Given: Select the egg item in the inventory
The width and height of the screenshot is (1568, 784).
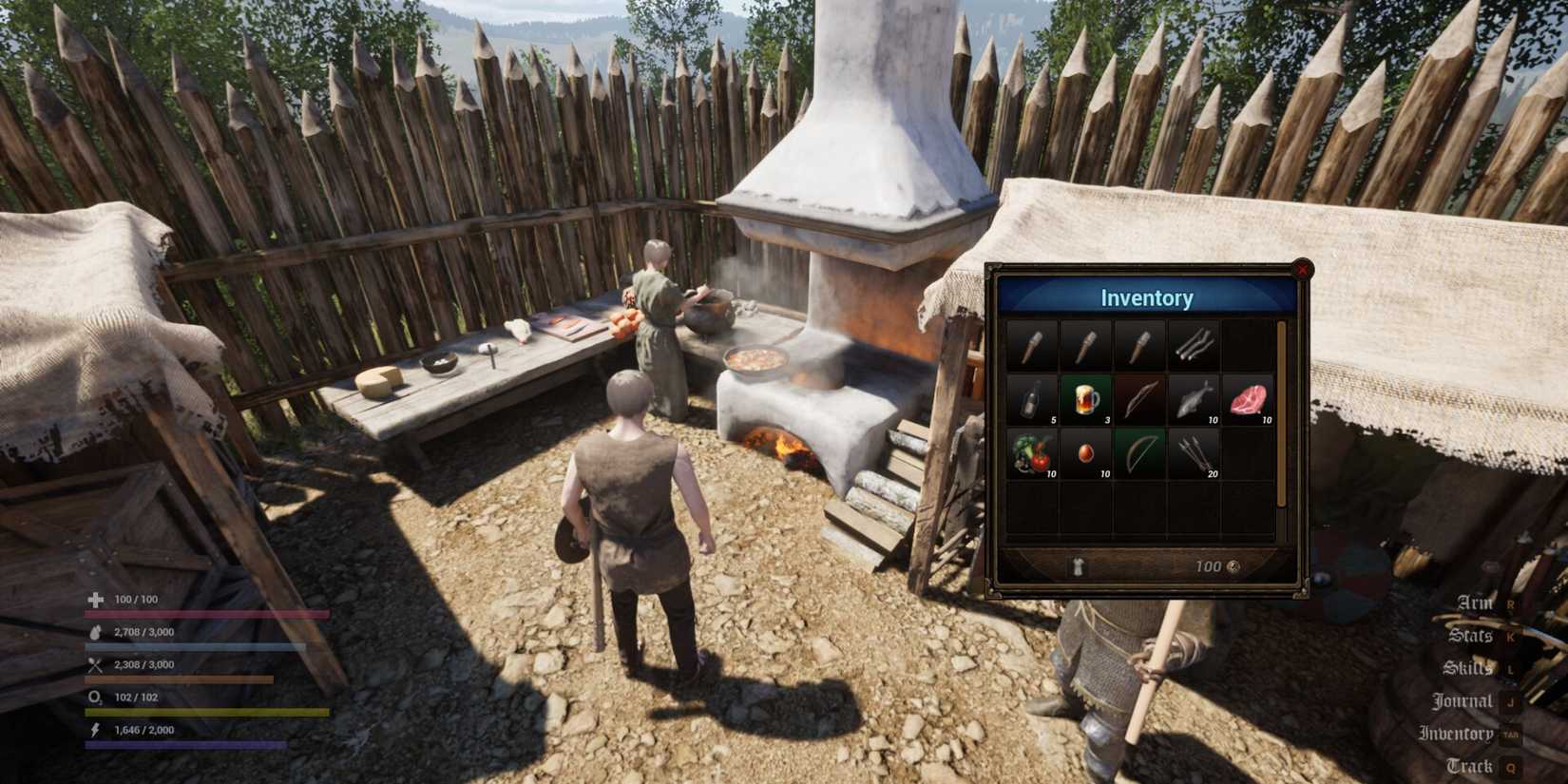Looking at the screenshot, I should click(1086, 454).
